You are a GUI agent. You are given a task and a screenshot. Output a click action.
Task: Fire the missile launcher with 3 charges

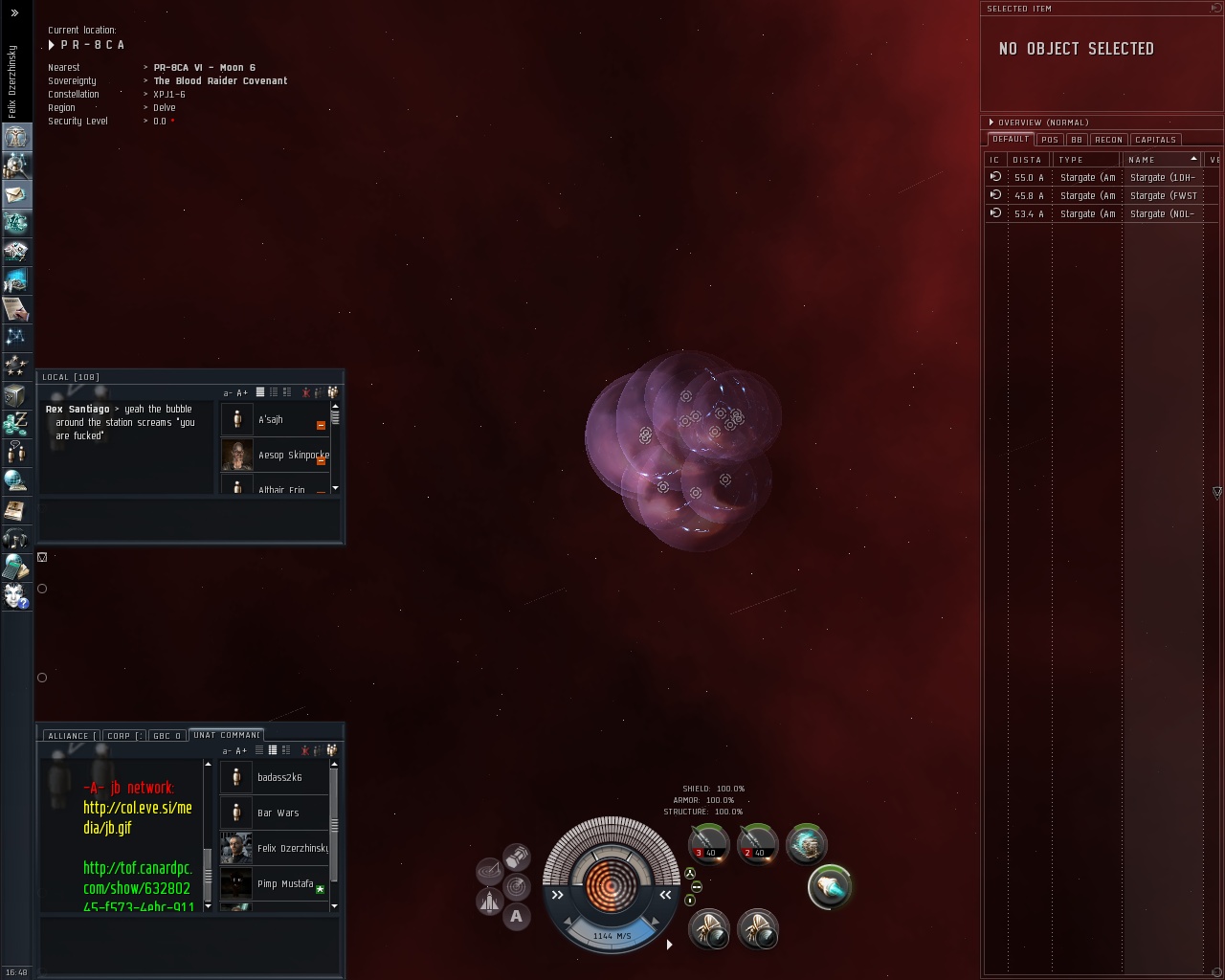pos(709,843)
